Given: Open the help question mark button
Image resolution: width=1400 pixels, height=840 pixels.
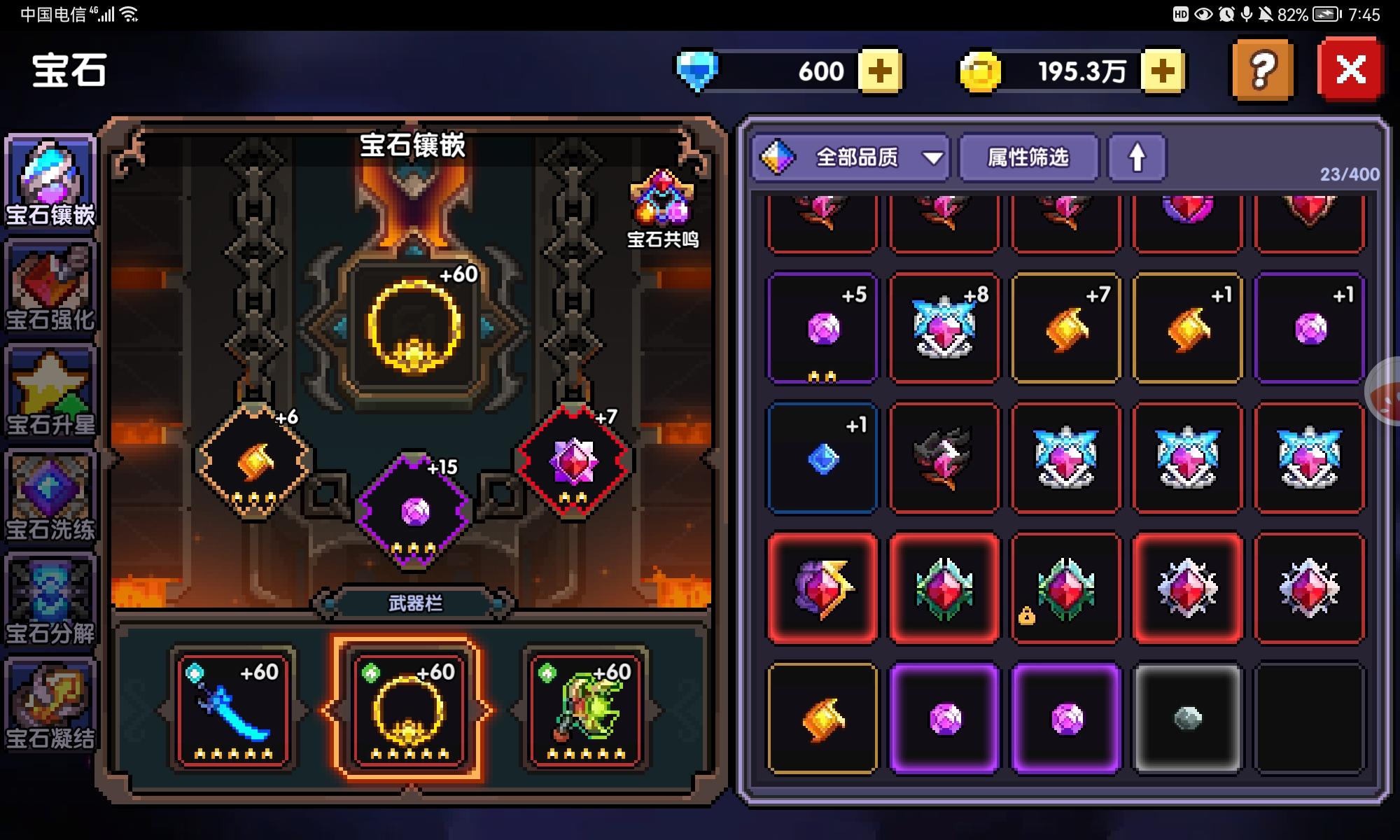Looking at the screenshot, I should pos(1261,69).
